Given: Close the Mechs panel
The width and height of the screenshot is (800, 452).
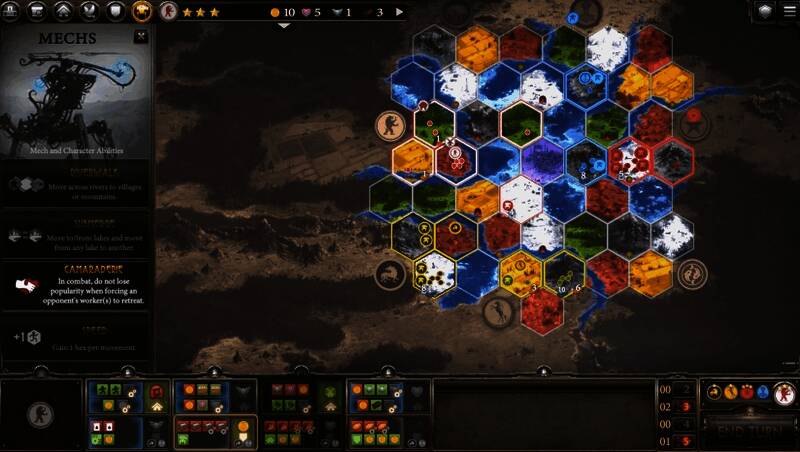Looking at the screenshot, I should 141,37.
